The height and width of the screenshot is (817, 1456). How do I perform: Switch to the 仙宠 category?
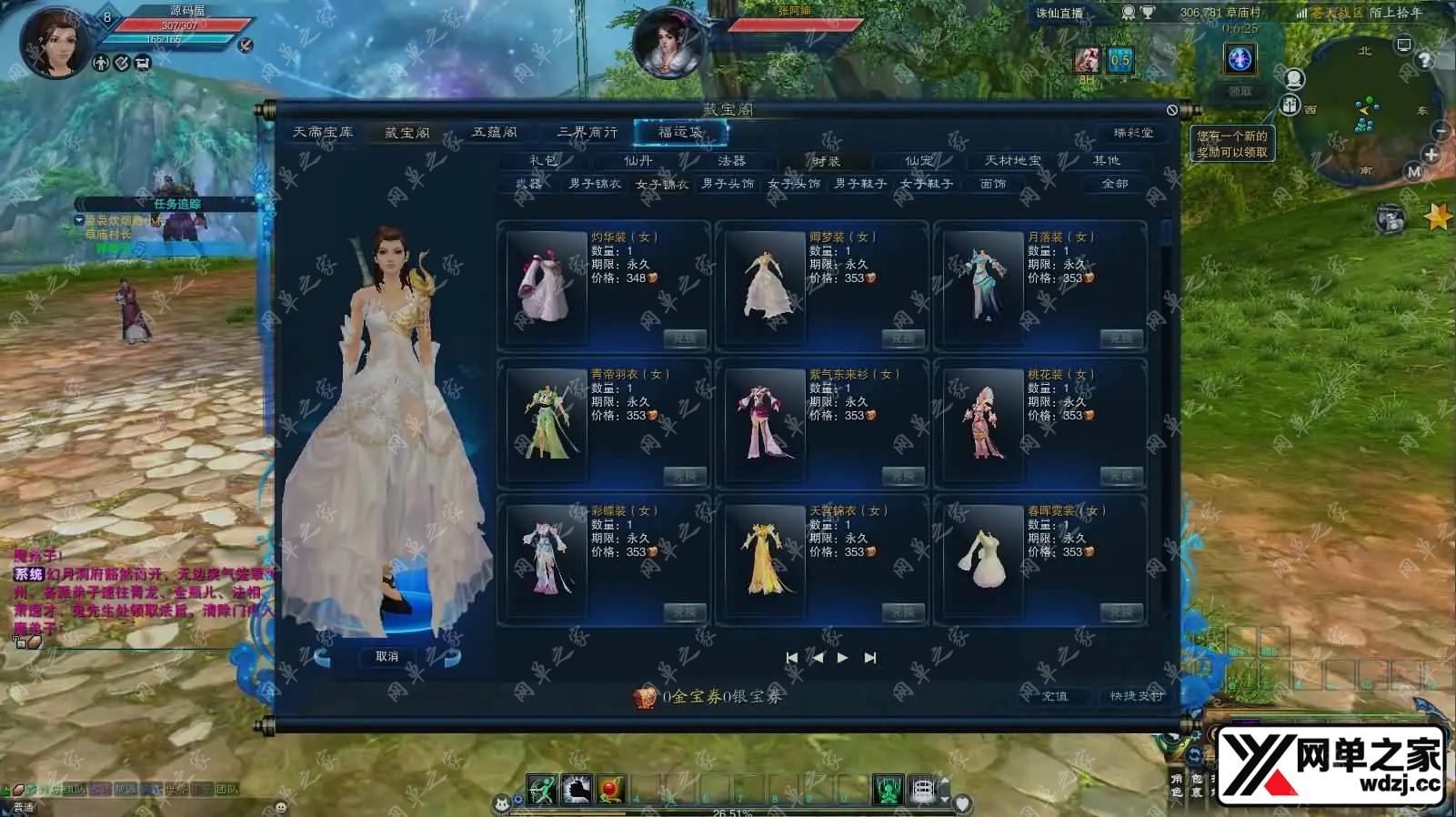(x=919, y=161)
